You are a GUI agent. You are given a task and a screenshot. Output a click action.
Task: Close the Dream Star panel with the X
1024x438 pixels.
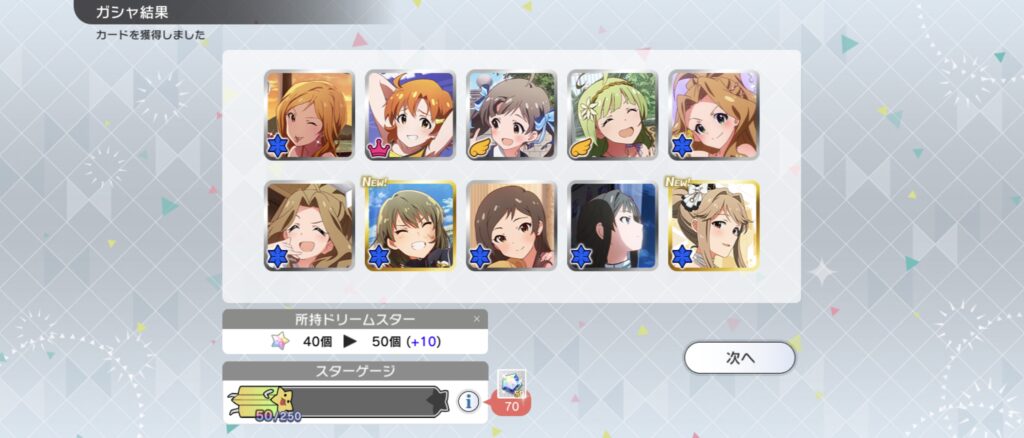[476, 319]
